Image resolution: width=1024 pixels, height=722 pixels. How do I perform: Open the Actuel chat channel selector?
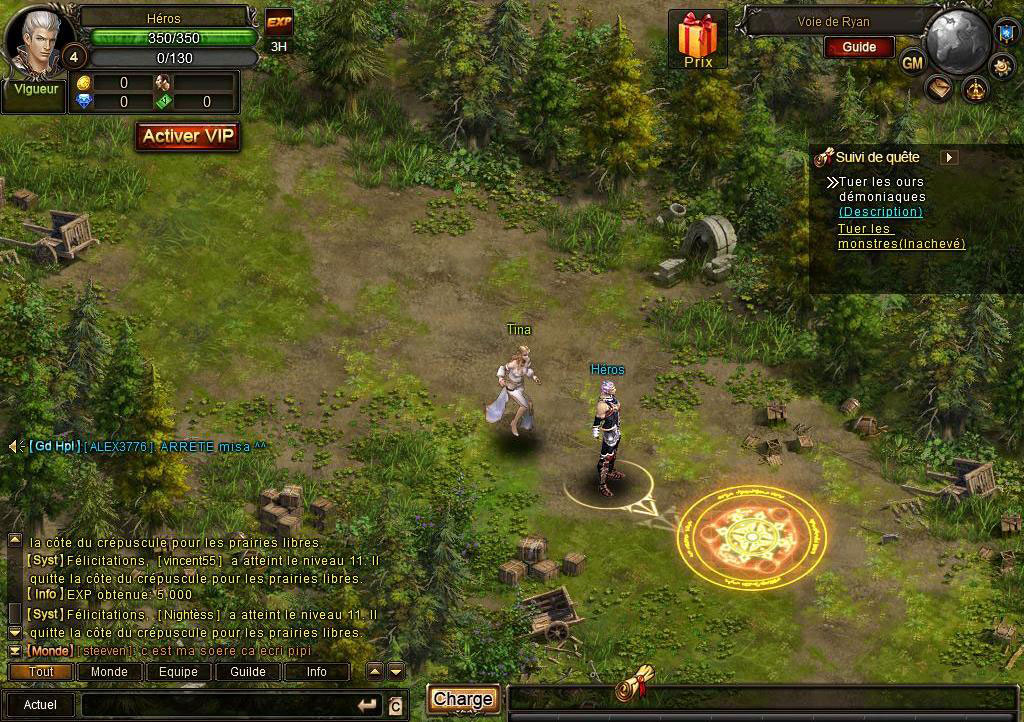point(40,705)
